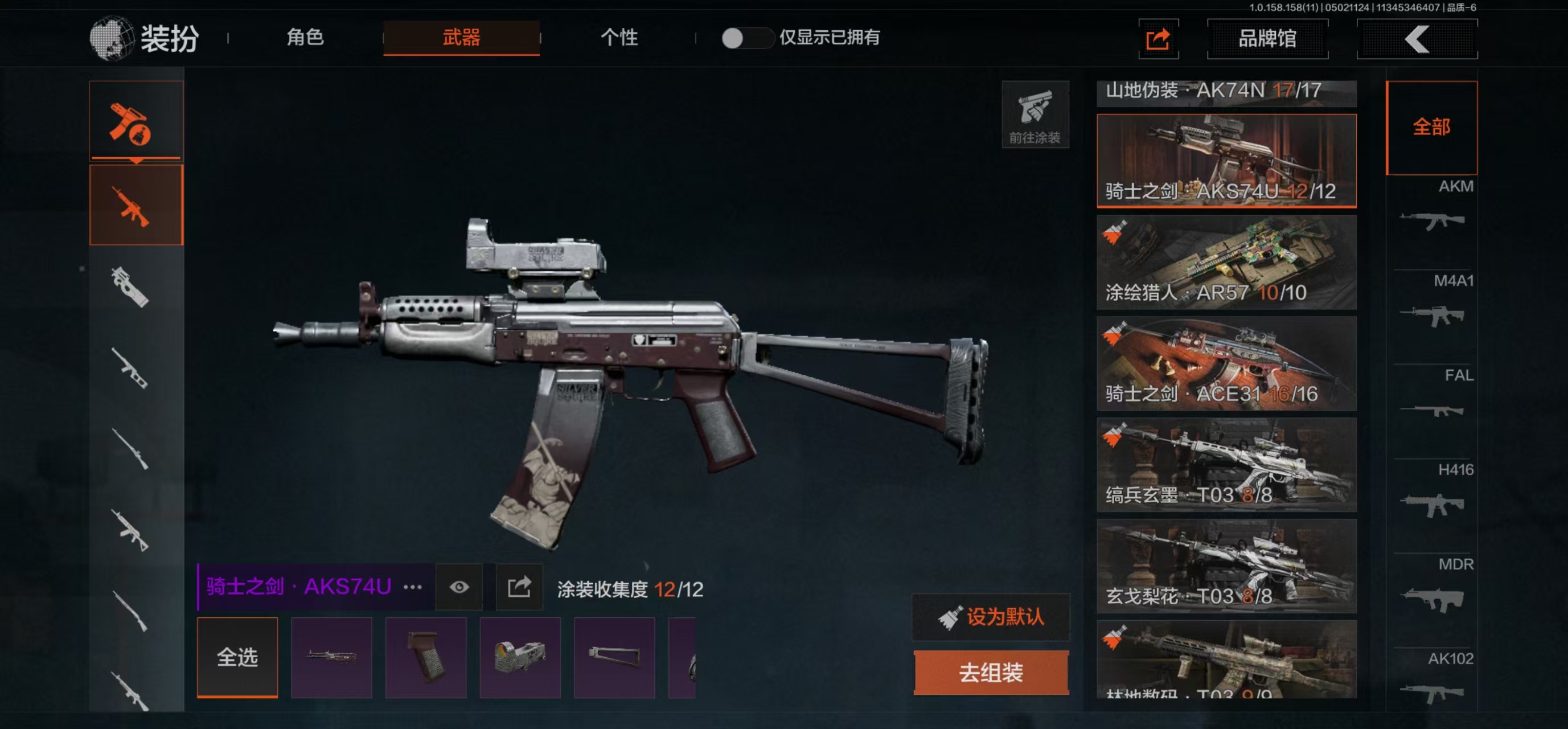
Task: Open 前往涂装 paint shortcut
Action: point(1035,115)
